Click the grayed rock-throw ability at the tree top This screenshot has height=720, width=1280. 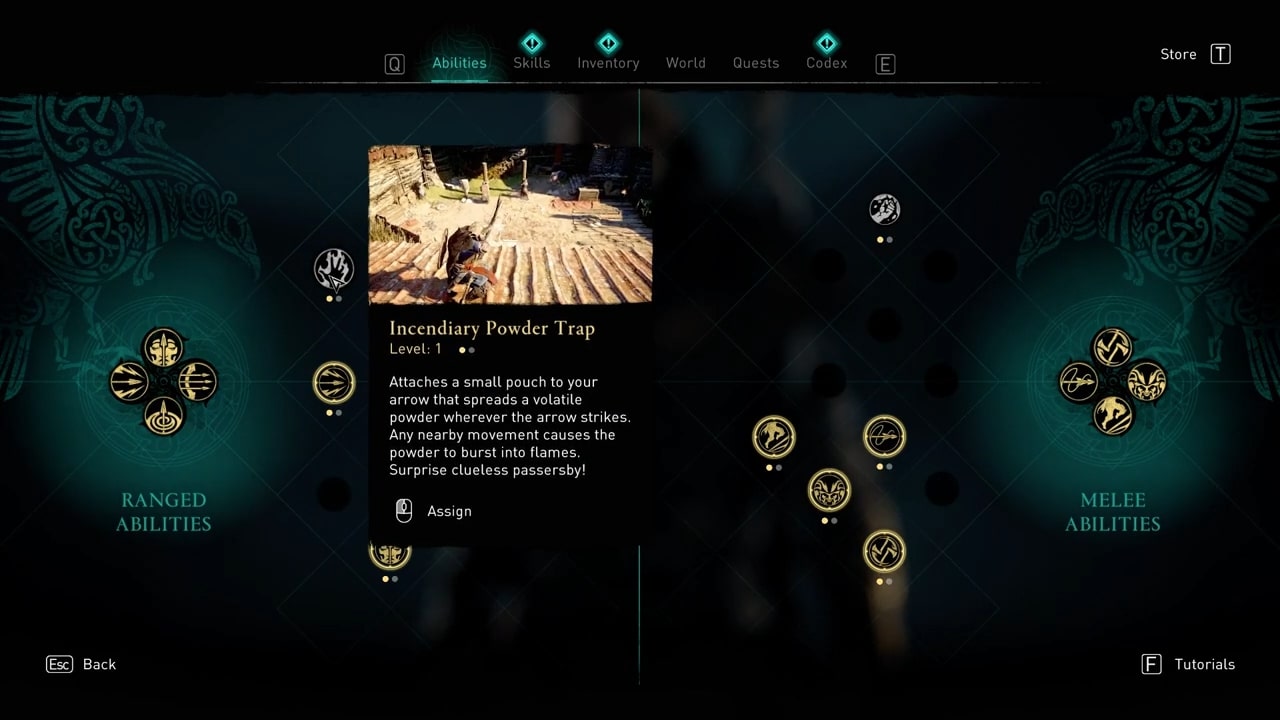point(884,209)
